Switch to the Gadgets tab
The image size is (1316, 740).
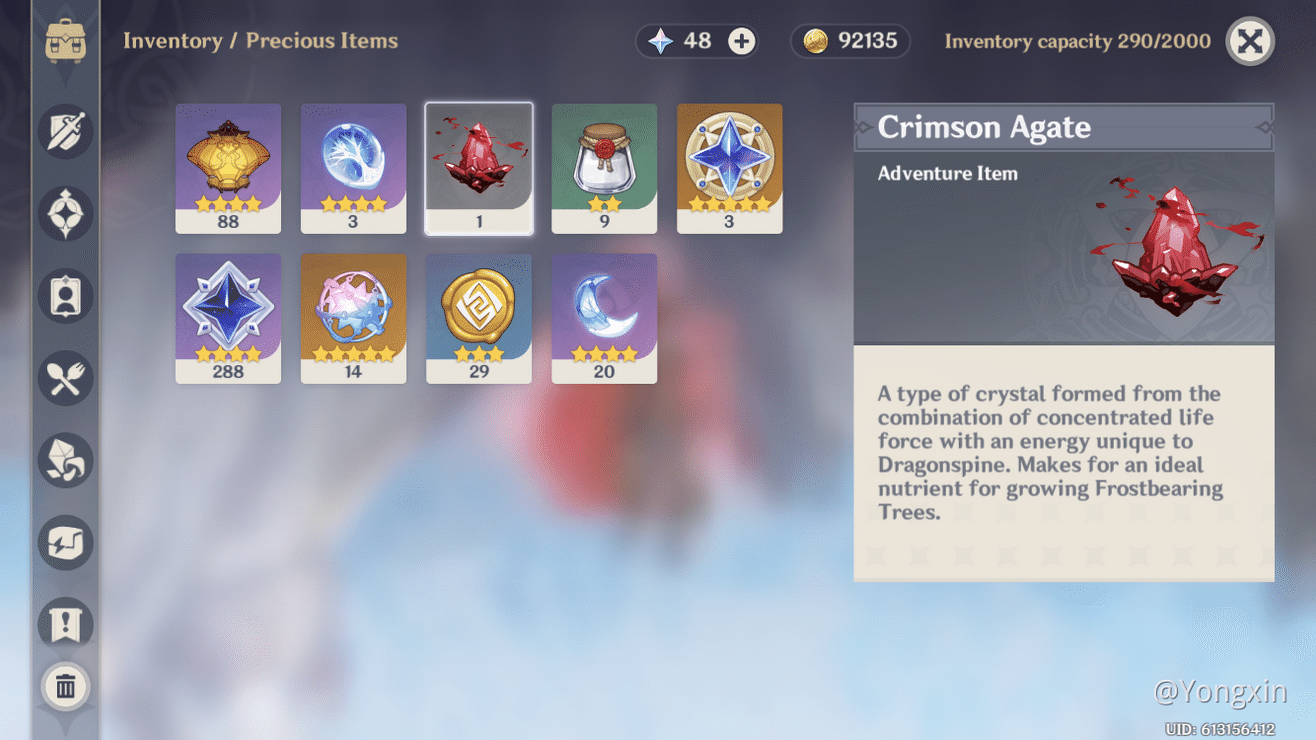[x=65, y=543]
